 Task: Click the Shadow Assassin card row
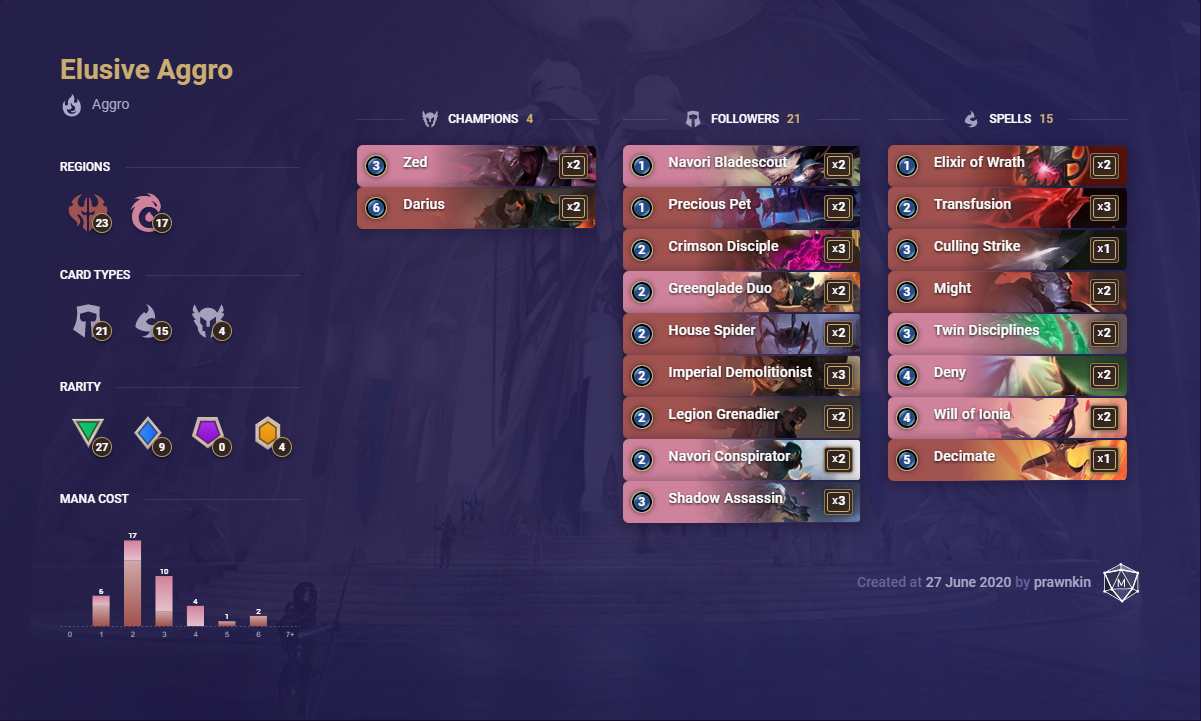pos(741,502)
